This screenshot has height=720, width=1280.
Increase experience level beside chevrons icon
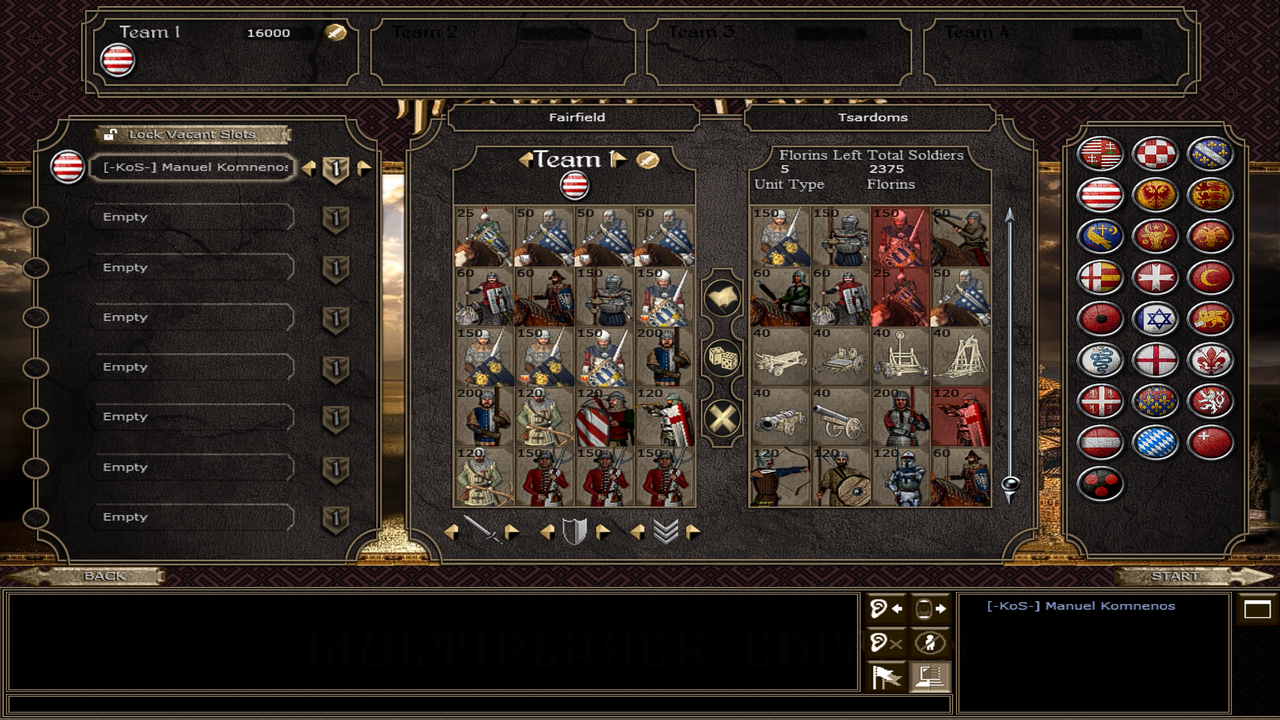[x=693, y=532]
